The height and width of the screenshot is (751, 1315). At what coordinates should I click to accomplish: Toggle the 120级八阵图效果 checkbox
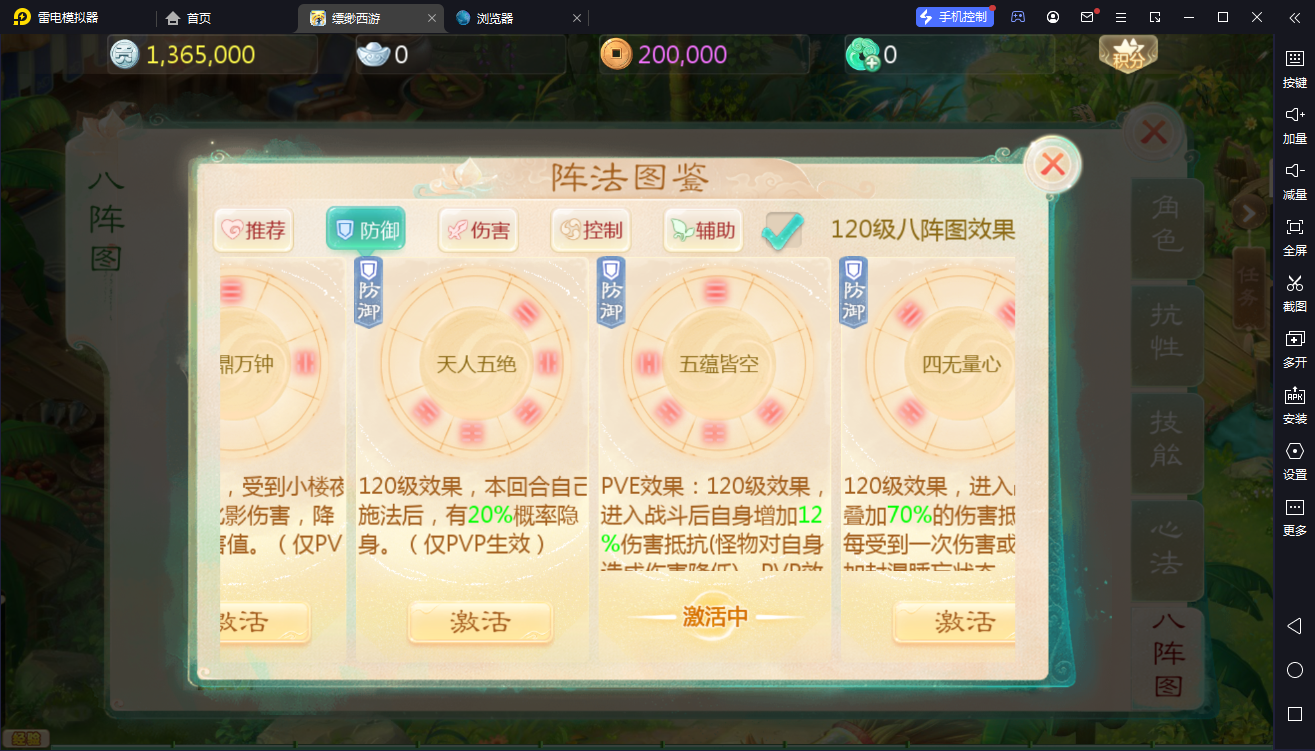tap(782, 230)
